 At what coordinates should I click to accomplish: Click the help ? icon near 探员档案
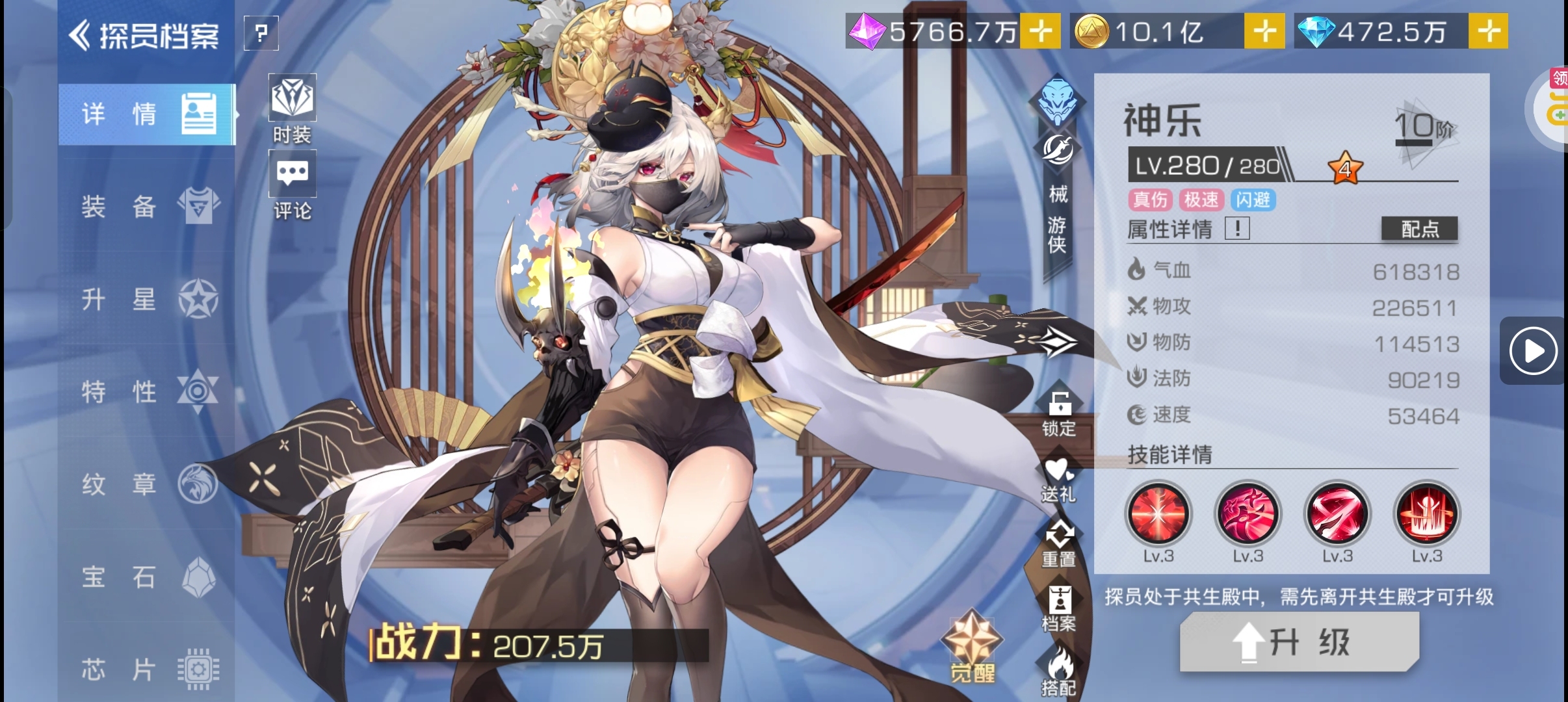tap(261, 34)
